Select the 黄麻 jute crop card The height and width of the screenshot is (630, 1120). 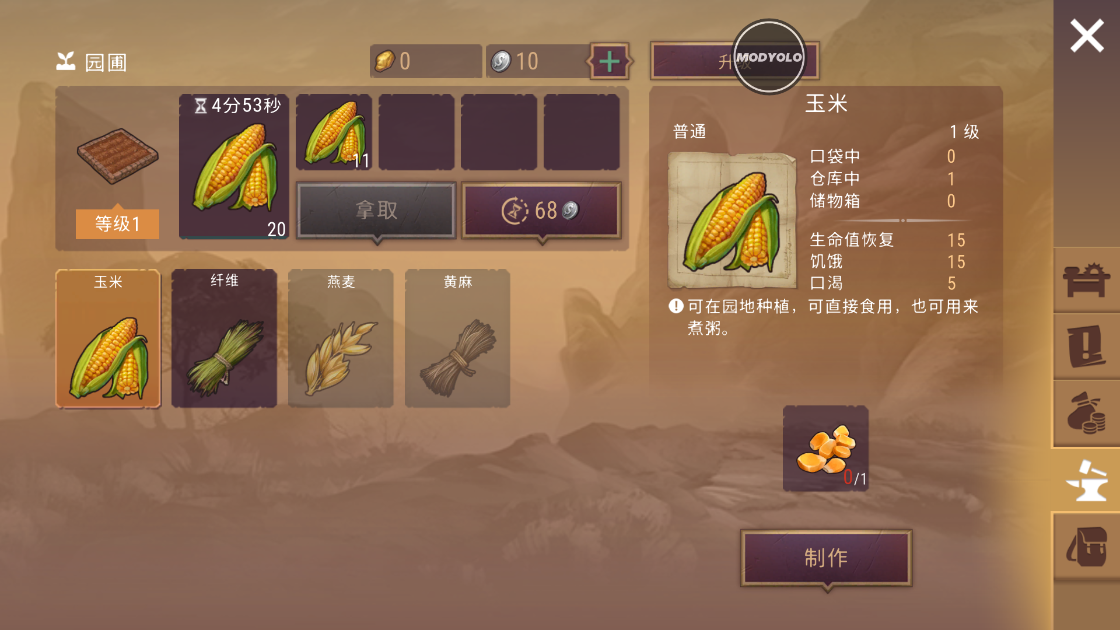[457, 338]
